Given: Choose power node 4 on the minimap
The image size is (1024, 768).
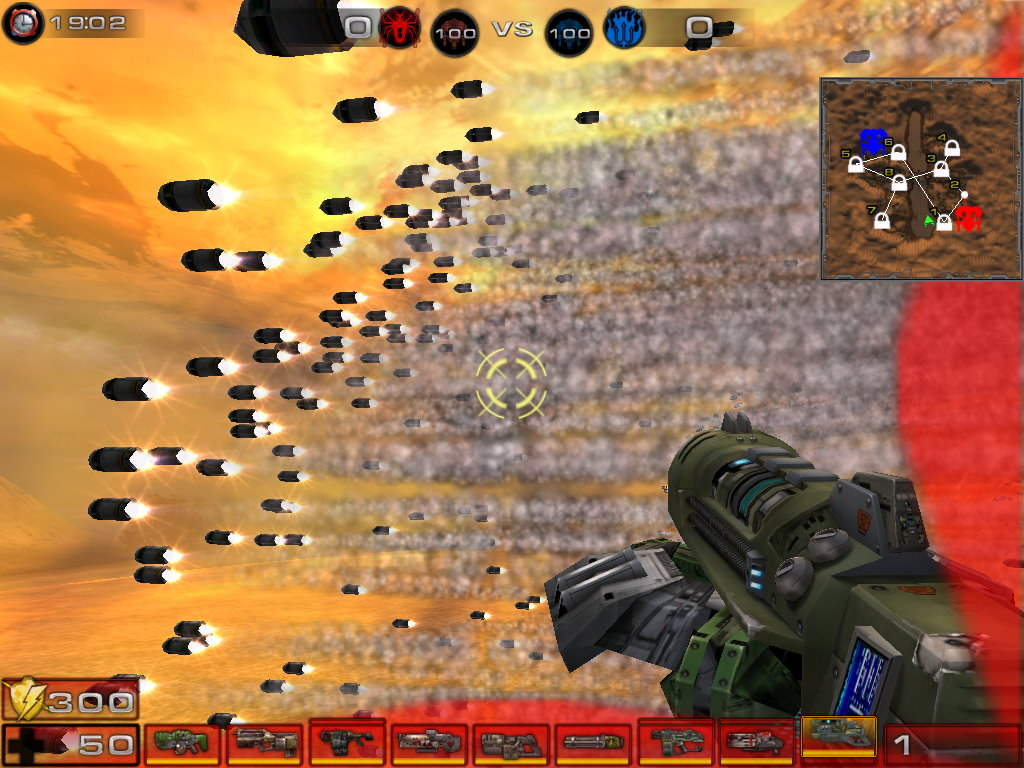Looking at the screenshot, I should [951, 149].
